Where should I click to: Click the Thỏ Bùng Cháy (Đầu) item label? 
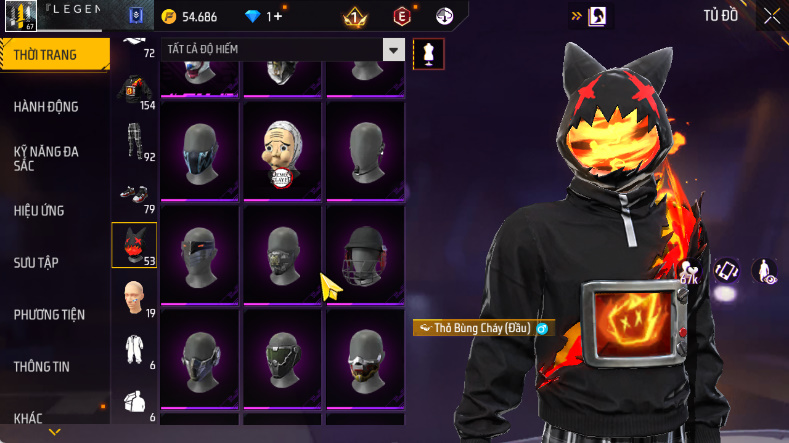(x=483, y=328)
